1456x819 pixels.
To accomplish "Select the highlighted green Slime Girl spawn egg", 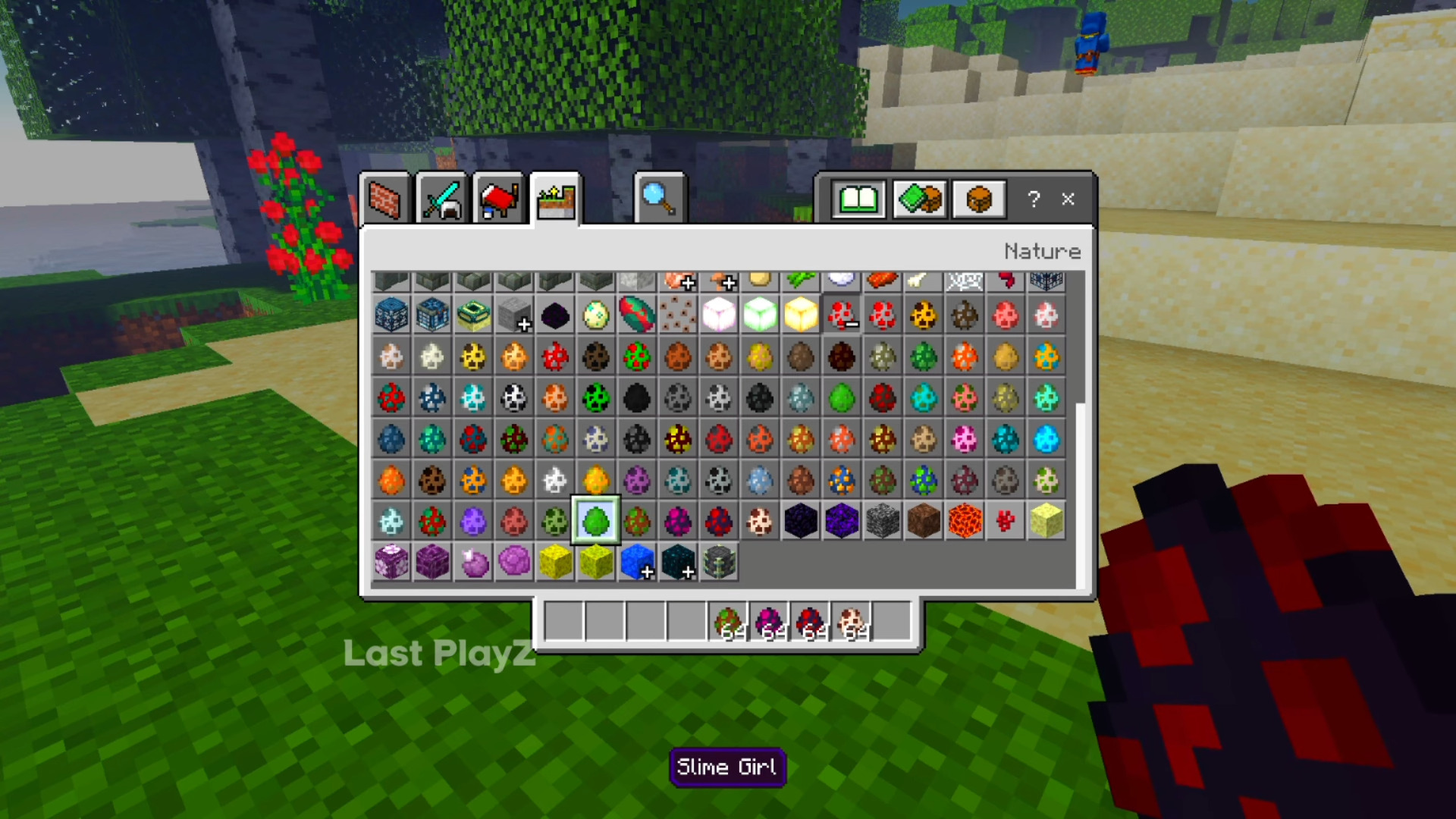I will point(595,522).
